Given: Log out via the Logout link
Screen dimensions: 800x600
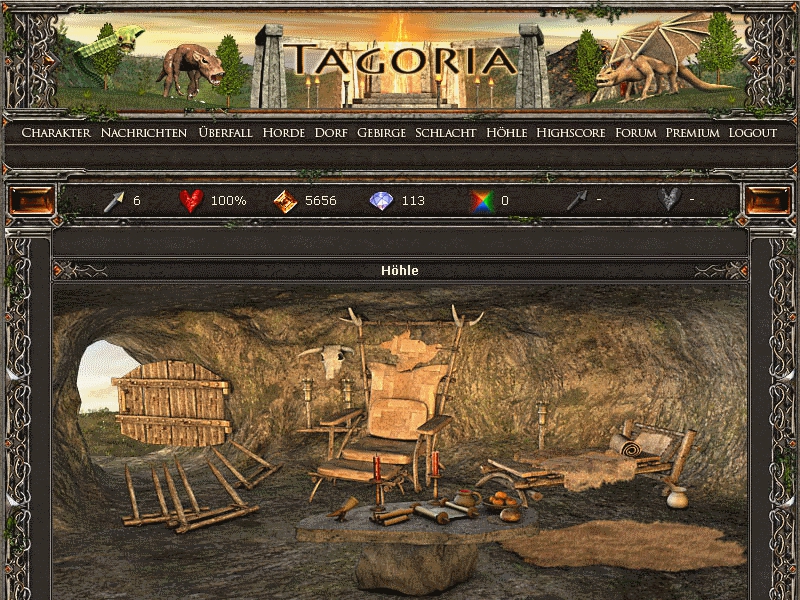Looking at the screenshot, I should pos(752,133).
